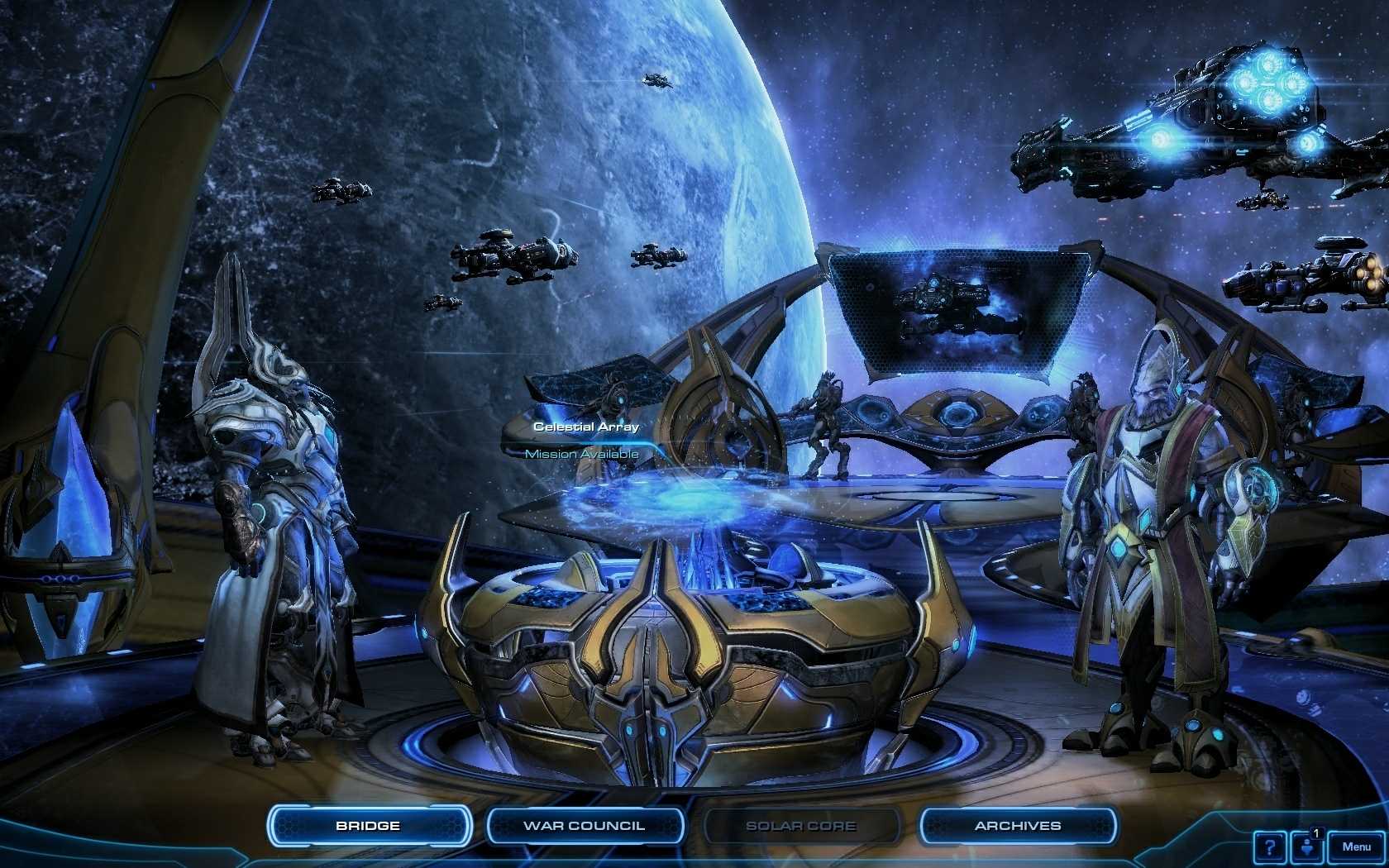Switch to the War Council tab
1389x868 pixels.
pos(585,824)
